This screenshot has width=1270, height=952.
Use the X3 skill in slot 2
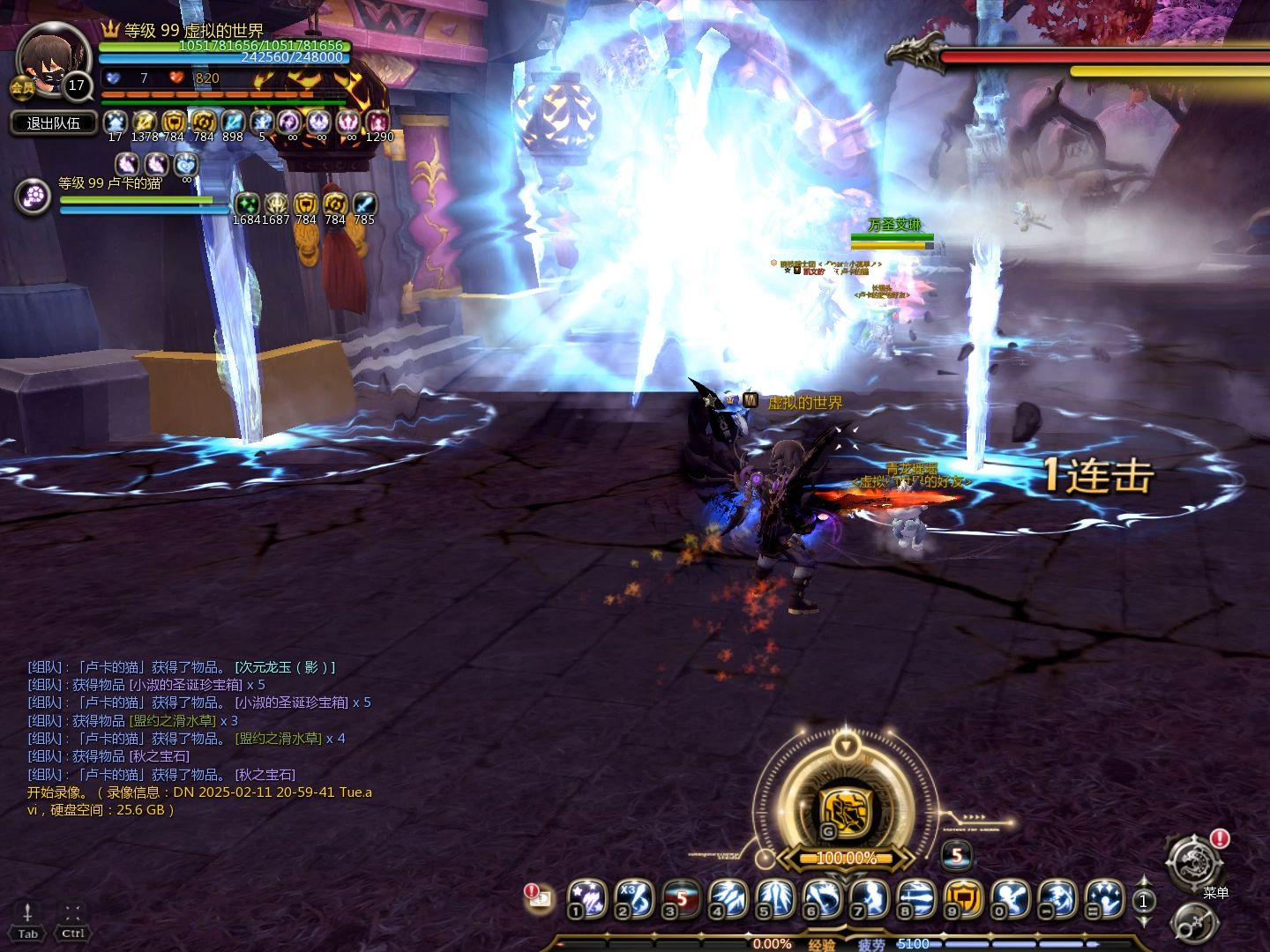(x=633, y=899)
